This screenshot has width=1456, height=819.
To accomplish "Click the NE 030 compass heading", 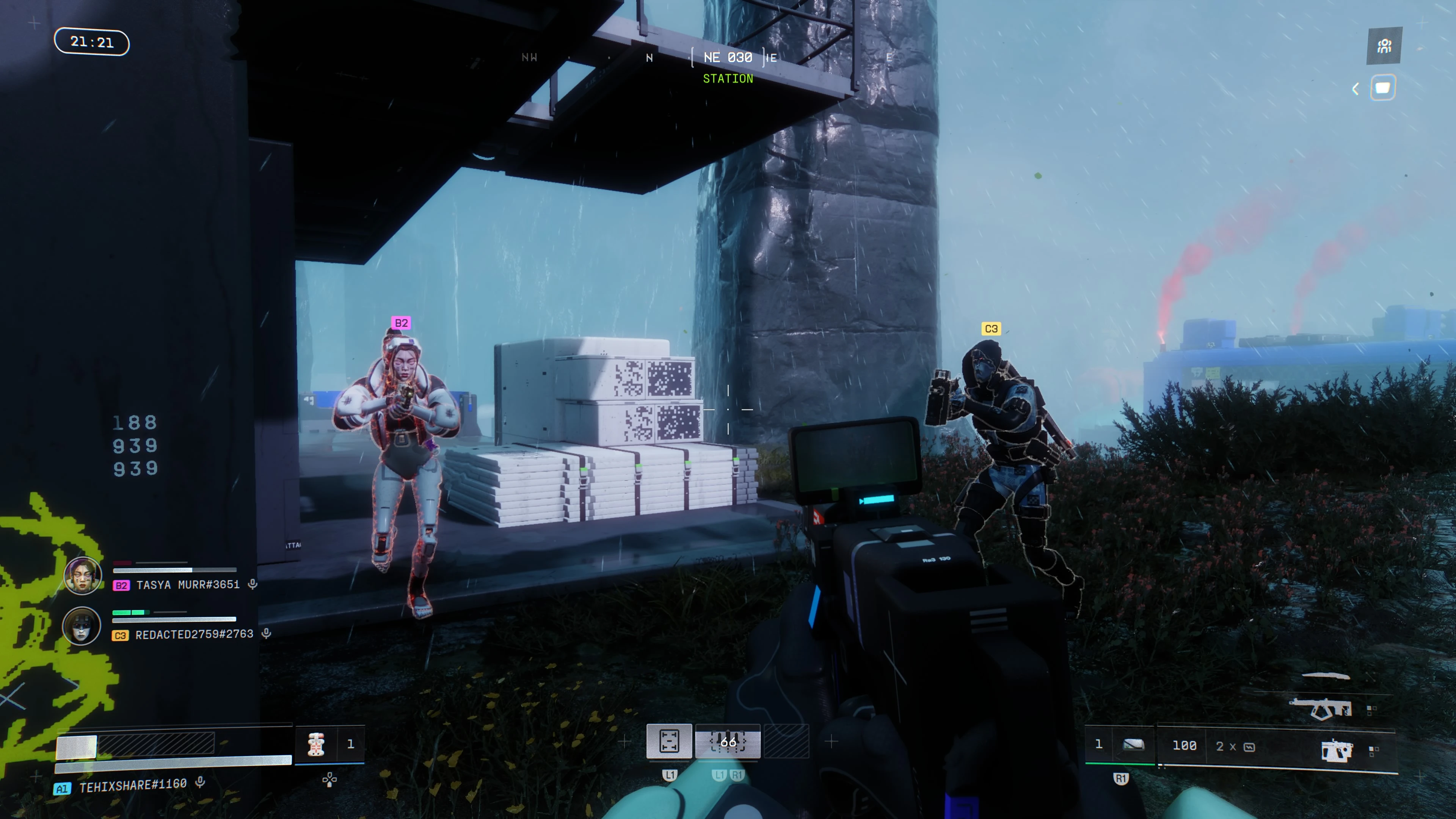I will pos(728,58).
